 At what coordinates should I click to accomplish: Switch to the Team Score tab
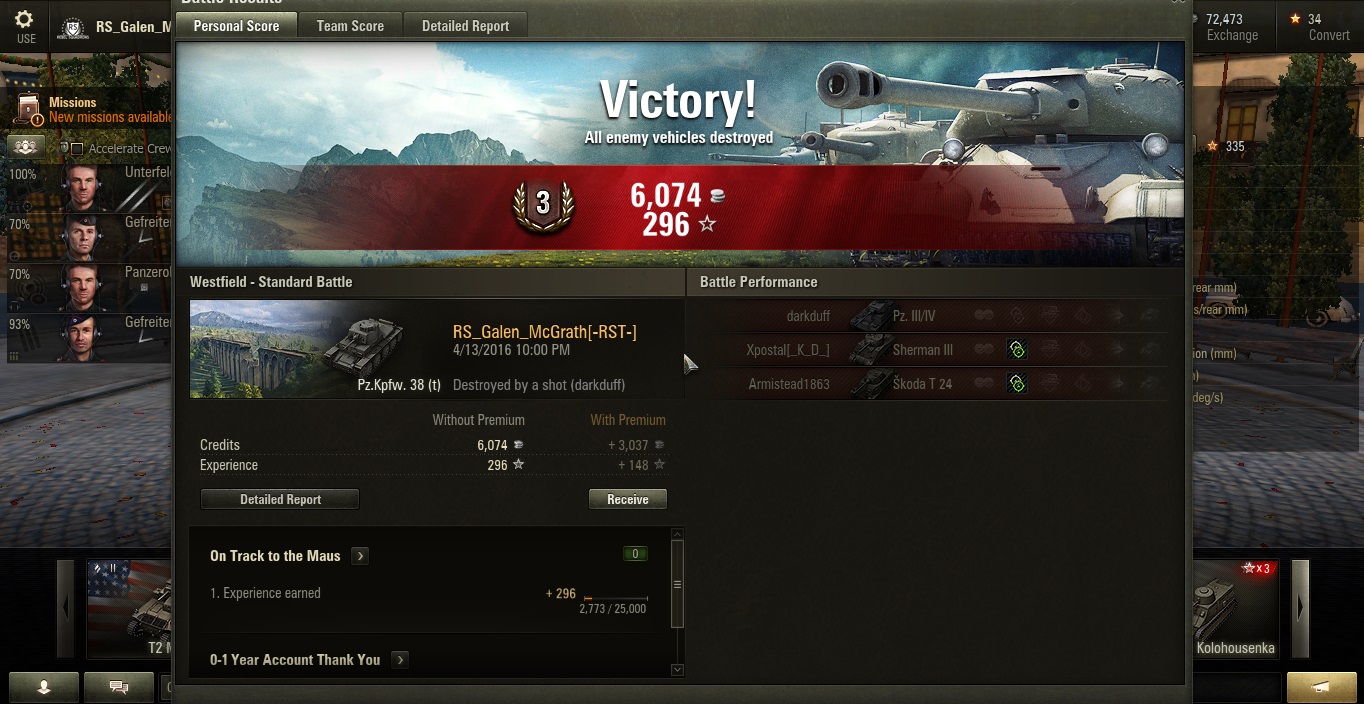pos(350,26)
